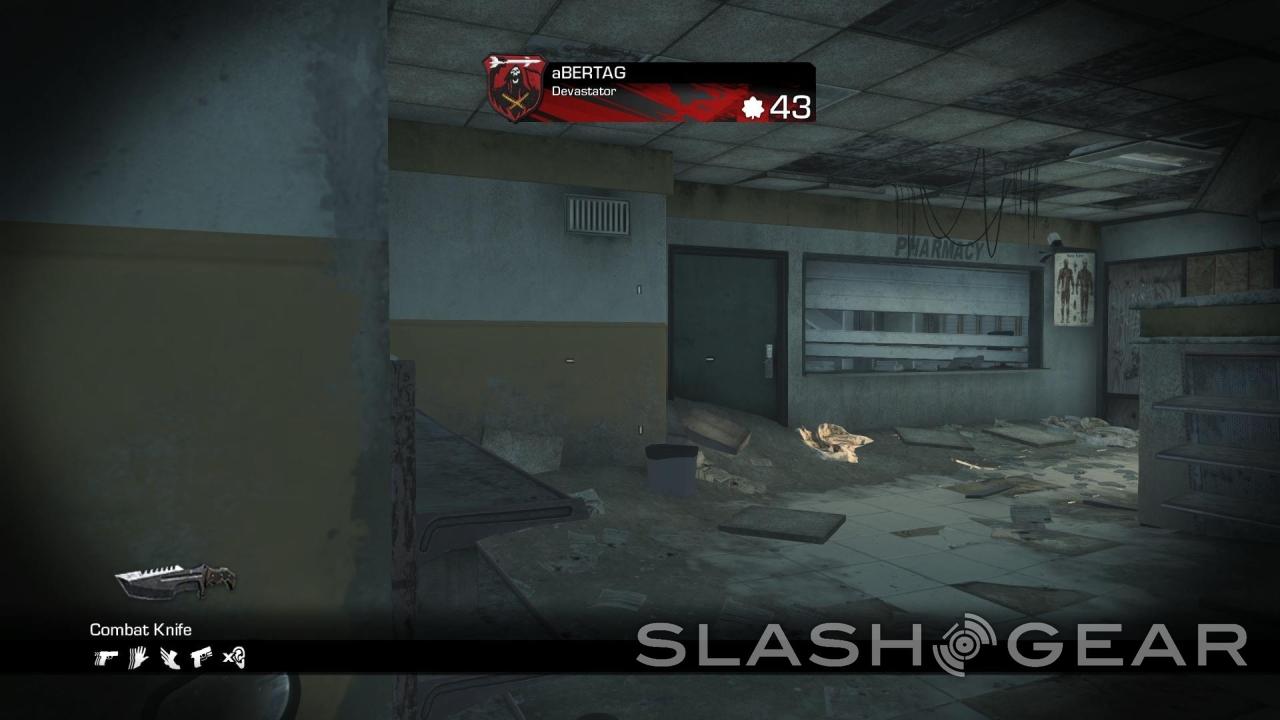Select the Sleight of Hand glove perk icon
This screenshot has width=1280, height=720.
pyautogui.click(x=137, y=658)
